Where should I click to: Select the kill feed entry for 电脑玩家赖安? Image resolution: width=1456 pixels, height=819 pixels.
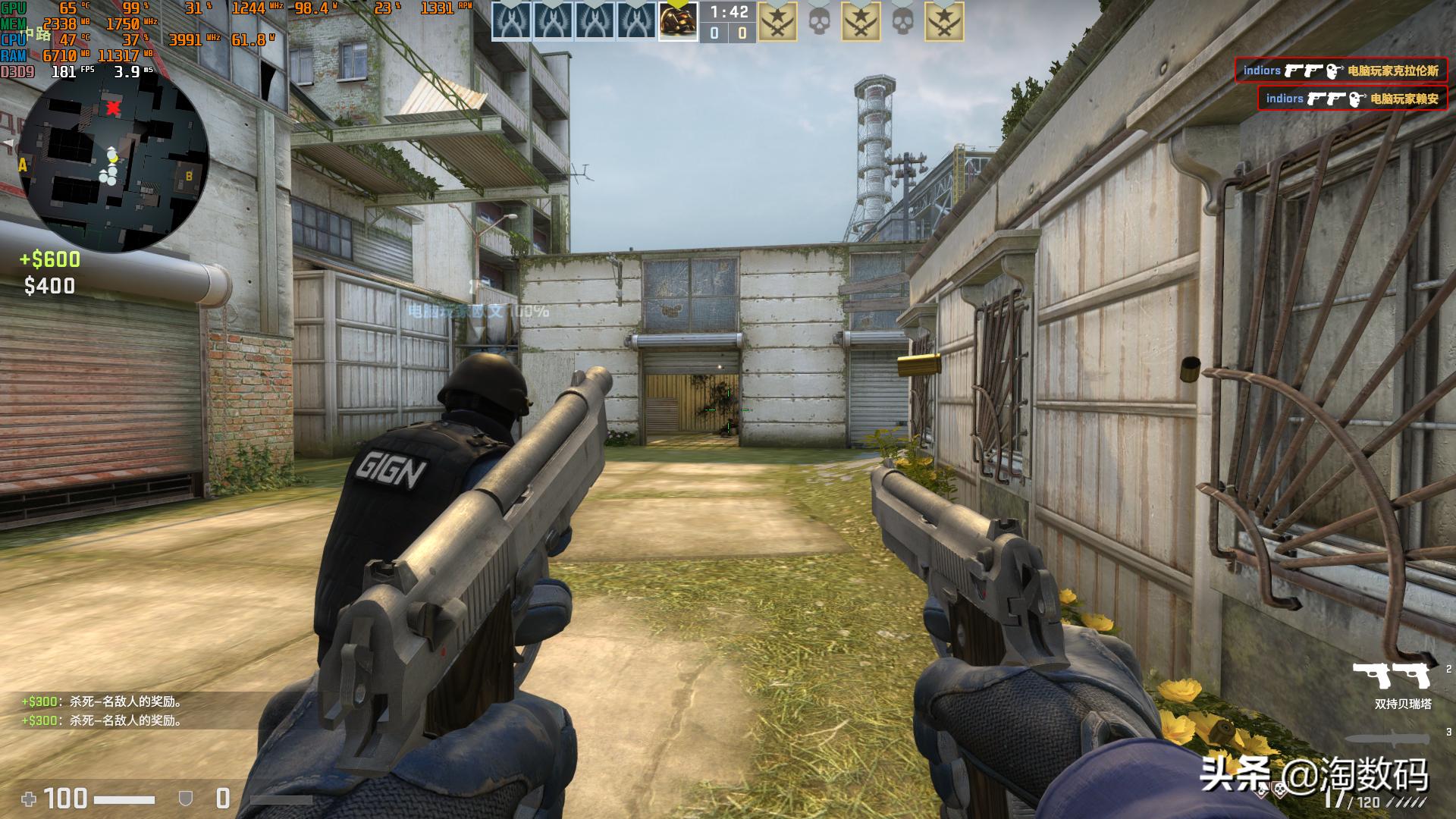(1351, 99)
